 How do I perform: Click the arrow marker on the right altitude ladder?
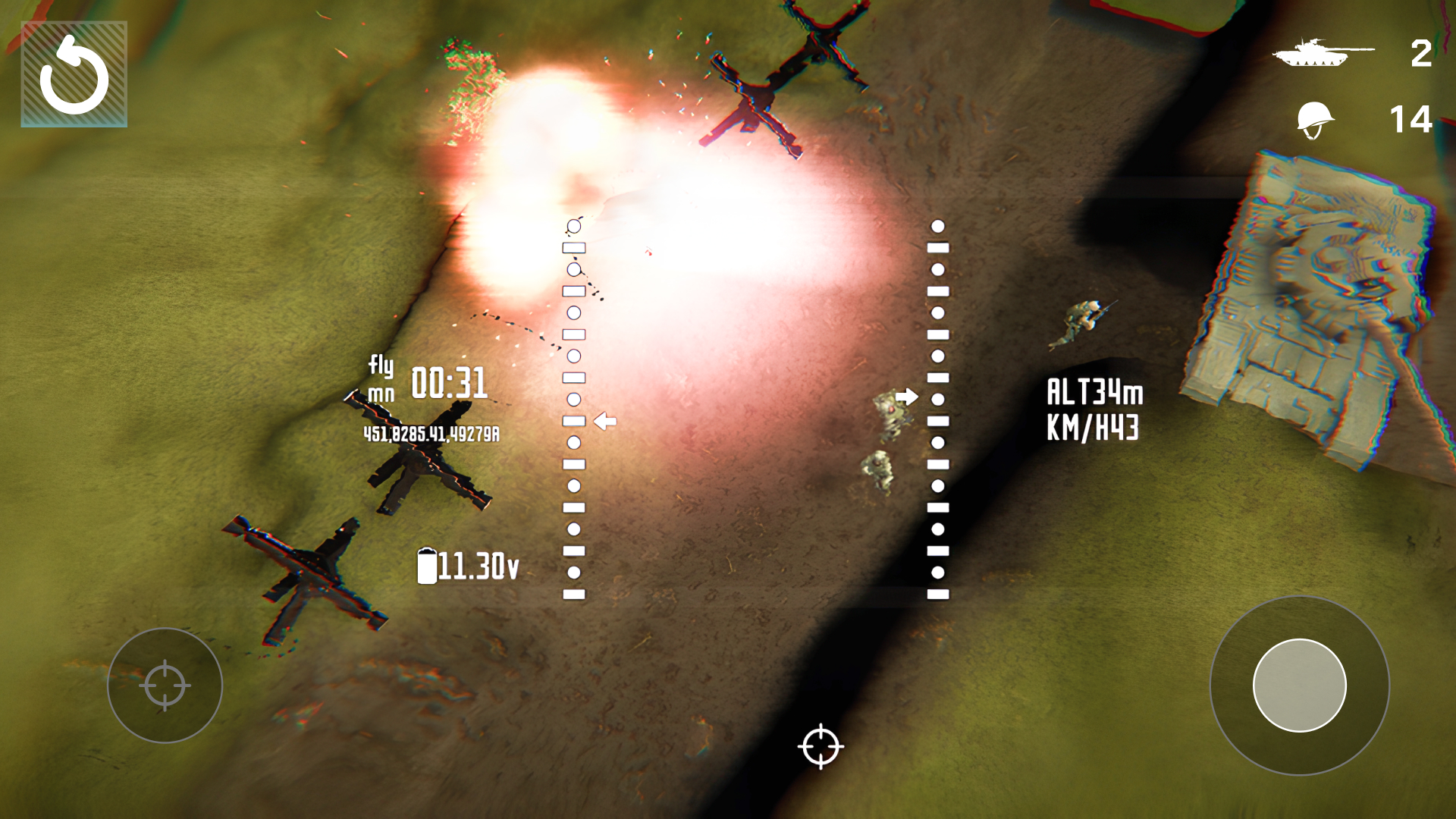907,394
